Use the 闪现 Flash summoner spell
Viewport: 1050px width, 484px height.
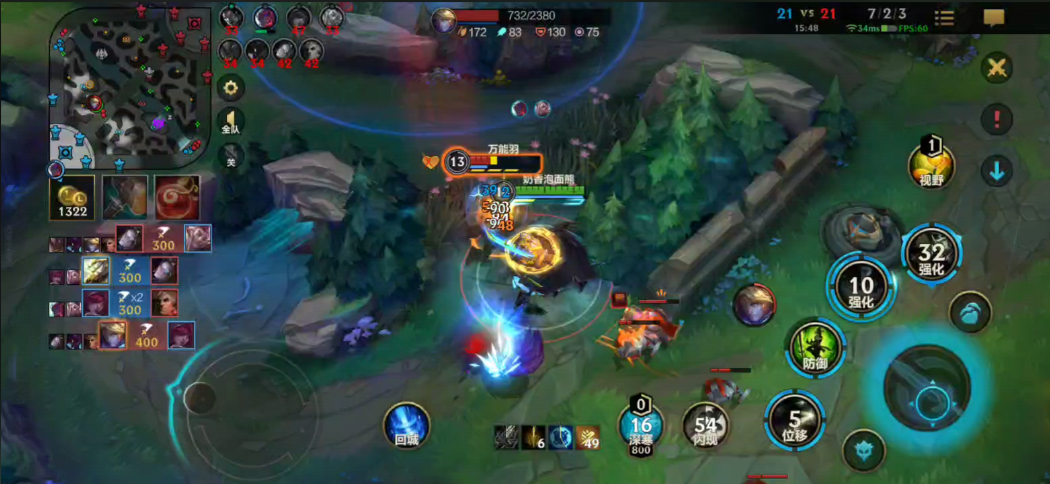tap(706, 427)
